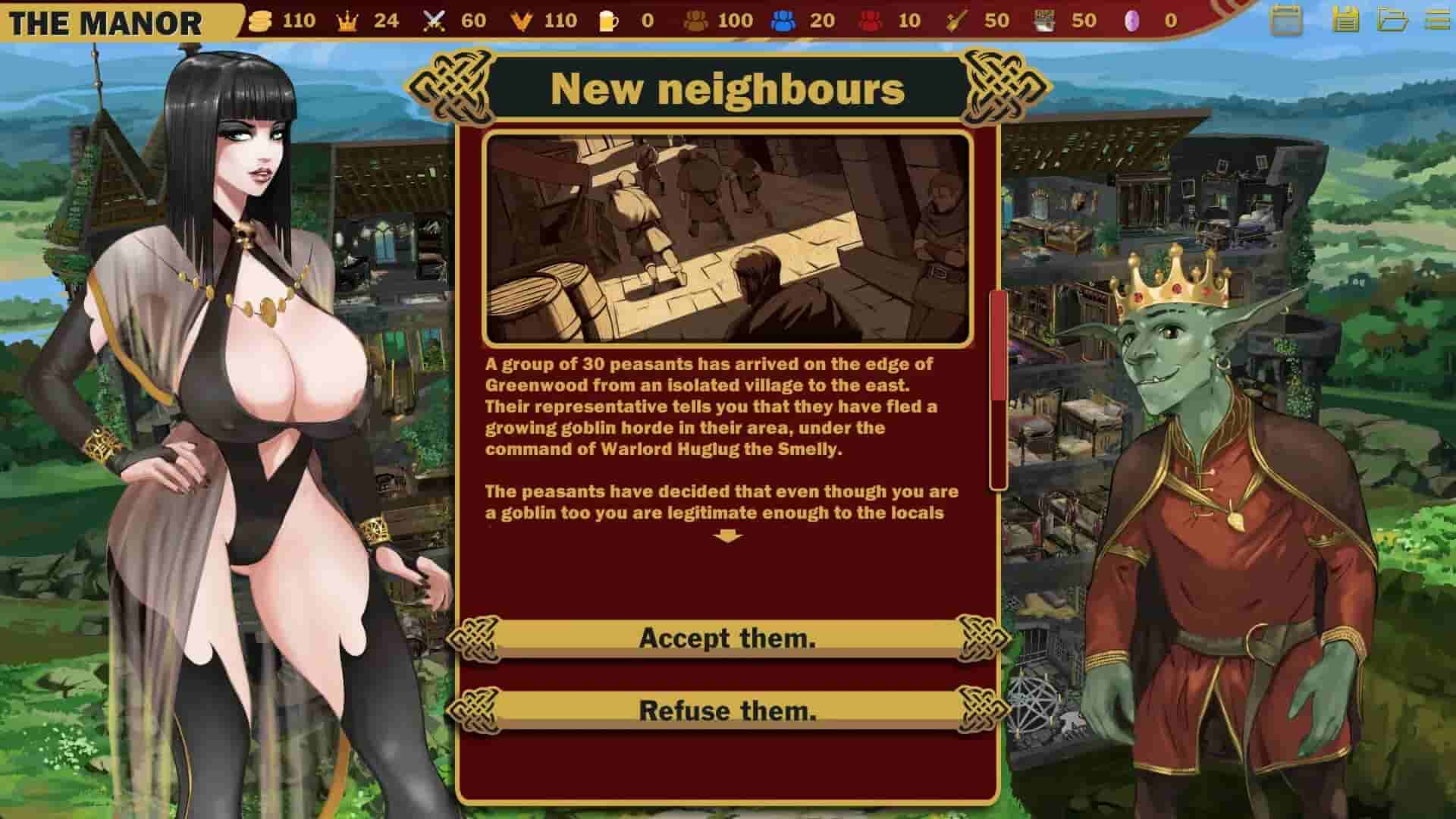Screen dimensions: 1456x819
Task: Select the crown resource icon
Action: click(345, 21)
